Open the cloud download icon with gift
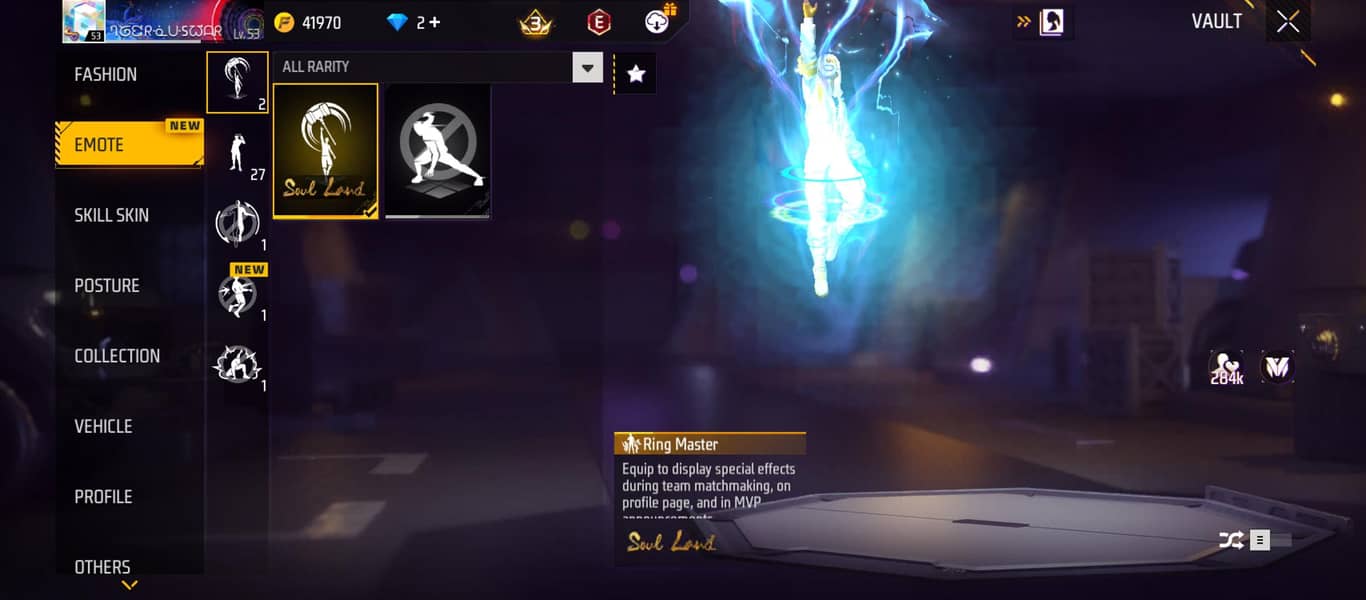The image size is (1366, 600). pos(659,20)
